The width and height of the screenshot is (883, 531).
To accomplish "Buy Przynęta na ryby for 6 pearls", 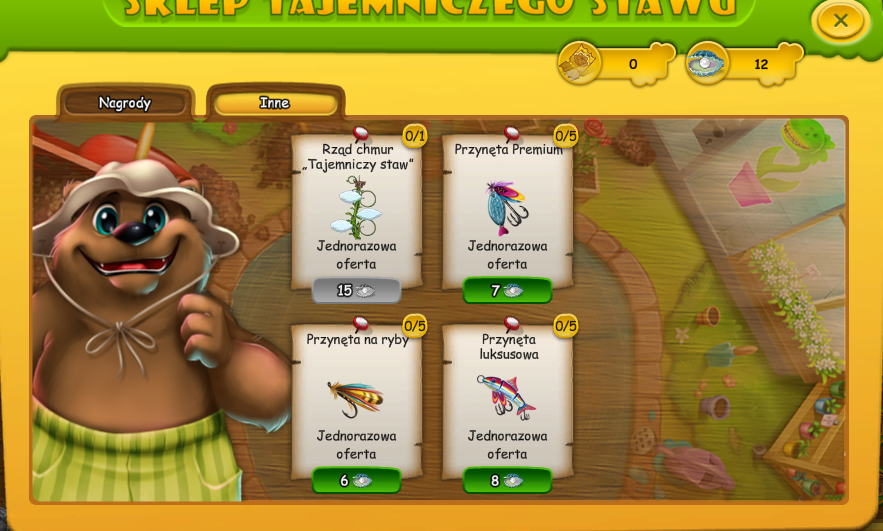I will point(356,481).
